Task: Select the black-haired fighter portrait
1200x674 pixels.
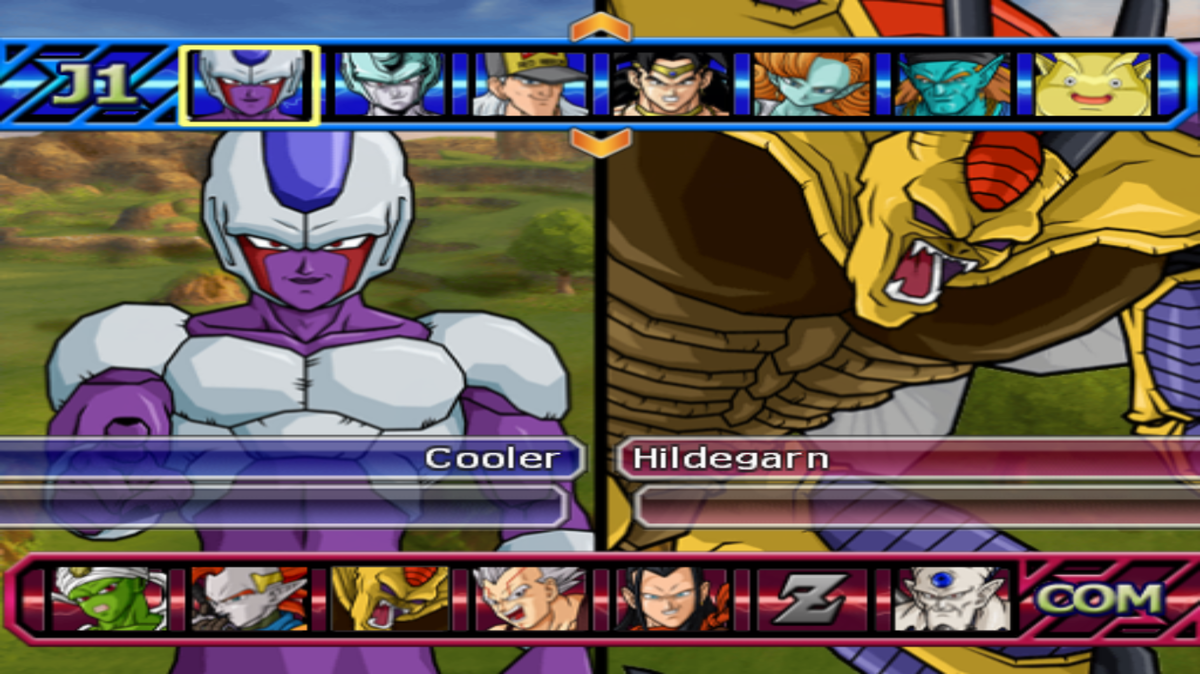Action: point(671,85)
